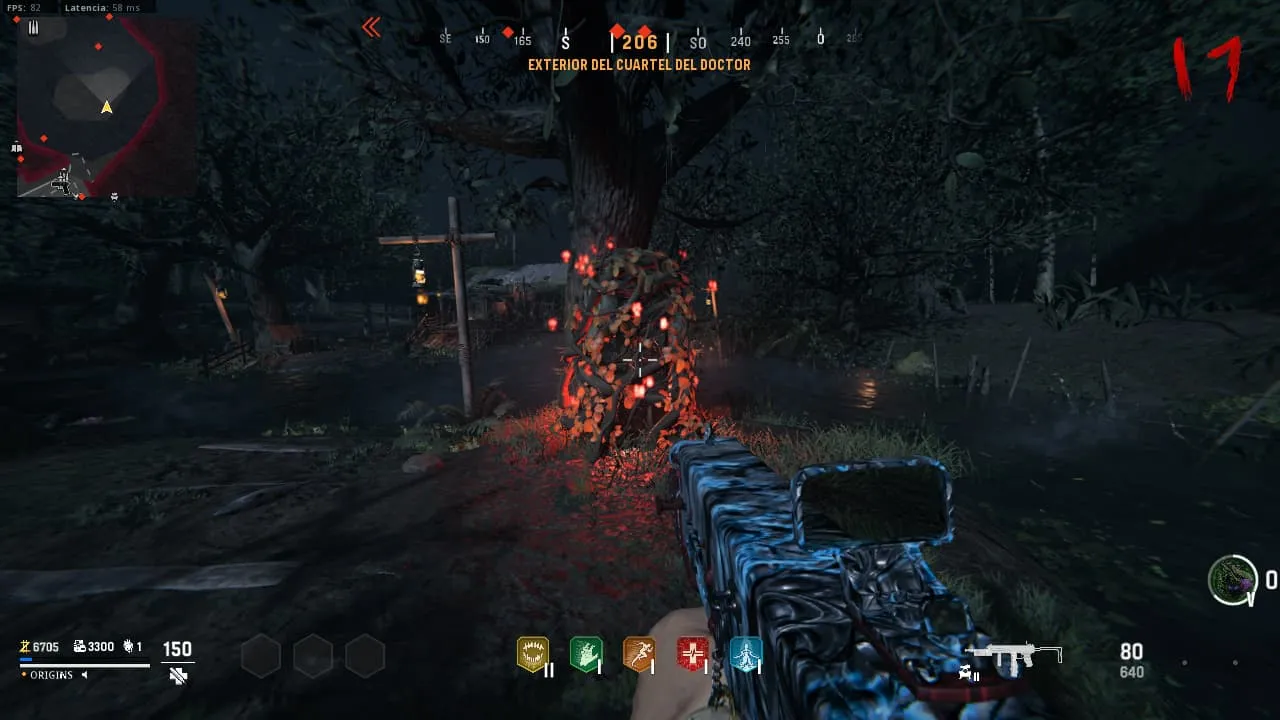The height and width of the screenshot is (720, 1280).
Task: Click the green hand perk icon
Action: (585, 654)
